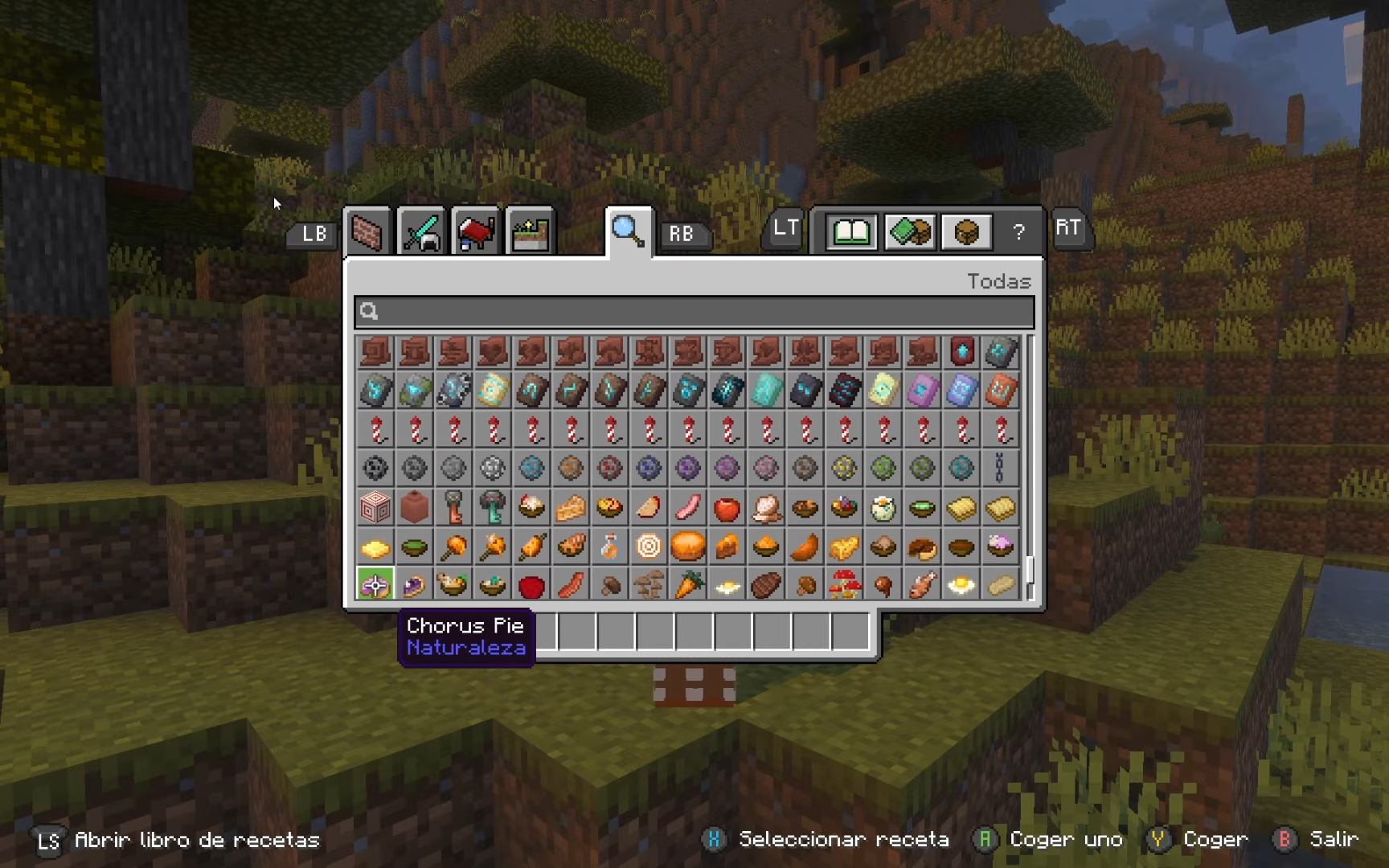Viewport: 1389px width, 868px height.
Task: Click LB to switch tabs left
Action: coord(310,234)
